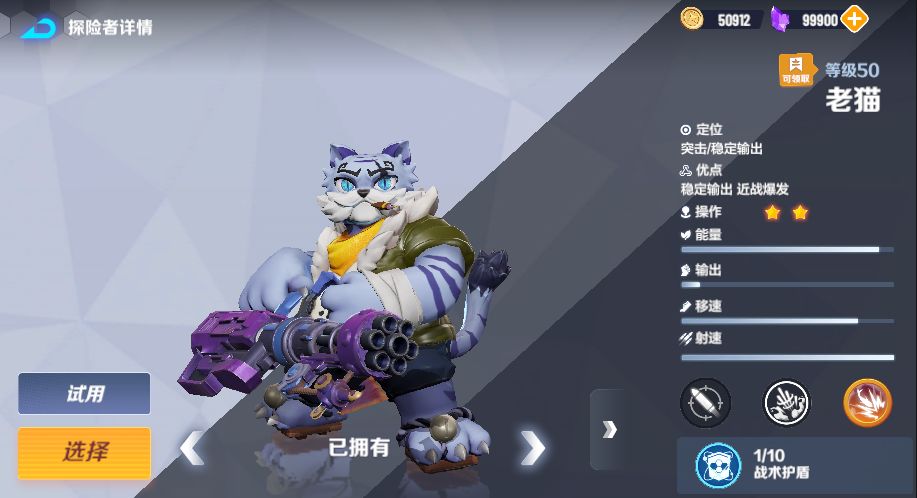This screenshot has width=917, height=498.
Task: Add purple gems with the plus button
Action: (x=854, y=18)
